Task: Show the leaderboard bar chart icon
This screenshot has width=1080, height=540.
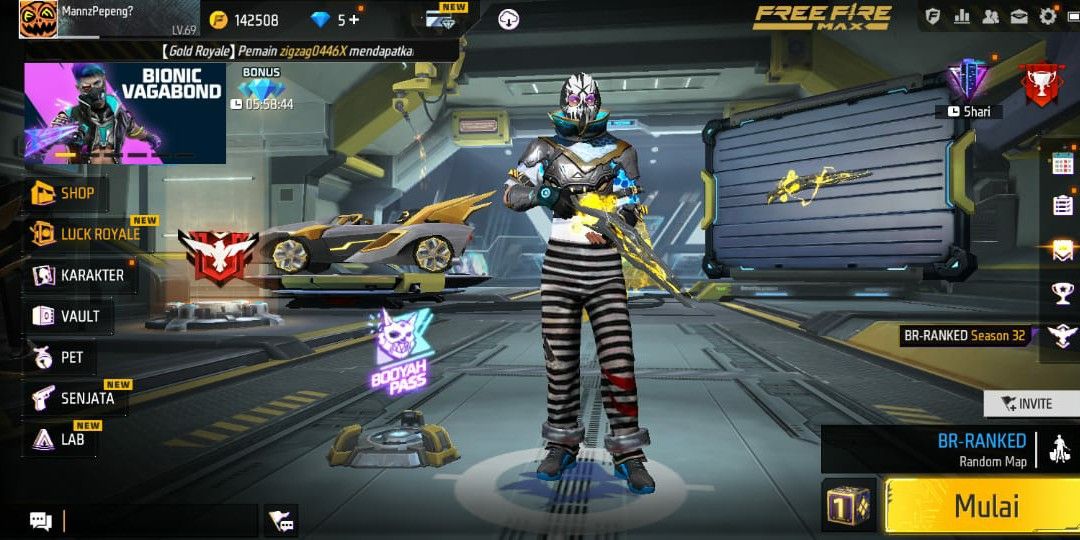Action: (x=962, y=16)
